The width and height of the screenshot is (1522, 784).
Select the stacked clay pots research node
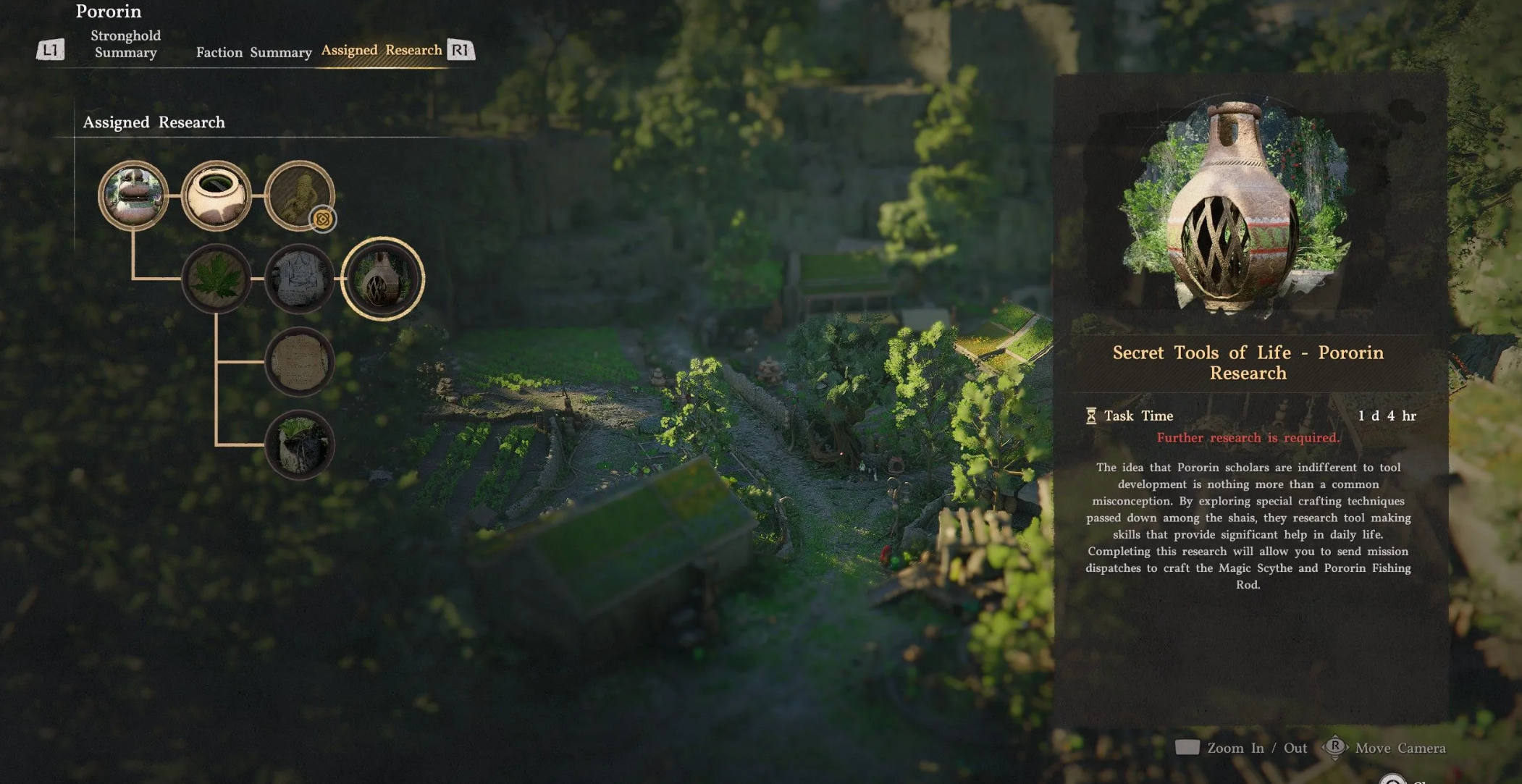click(x=133, y=195)
